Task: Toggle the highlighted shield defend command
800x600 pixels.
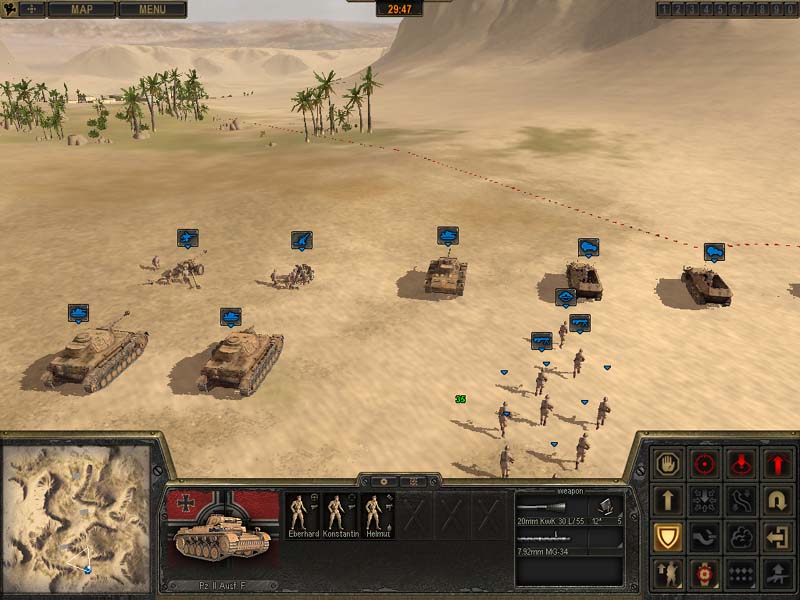Action: pyautogui.click(x=667, y=537)
